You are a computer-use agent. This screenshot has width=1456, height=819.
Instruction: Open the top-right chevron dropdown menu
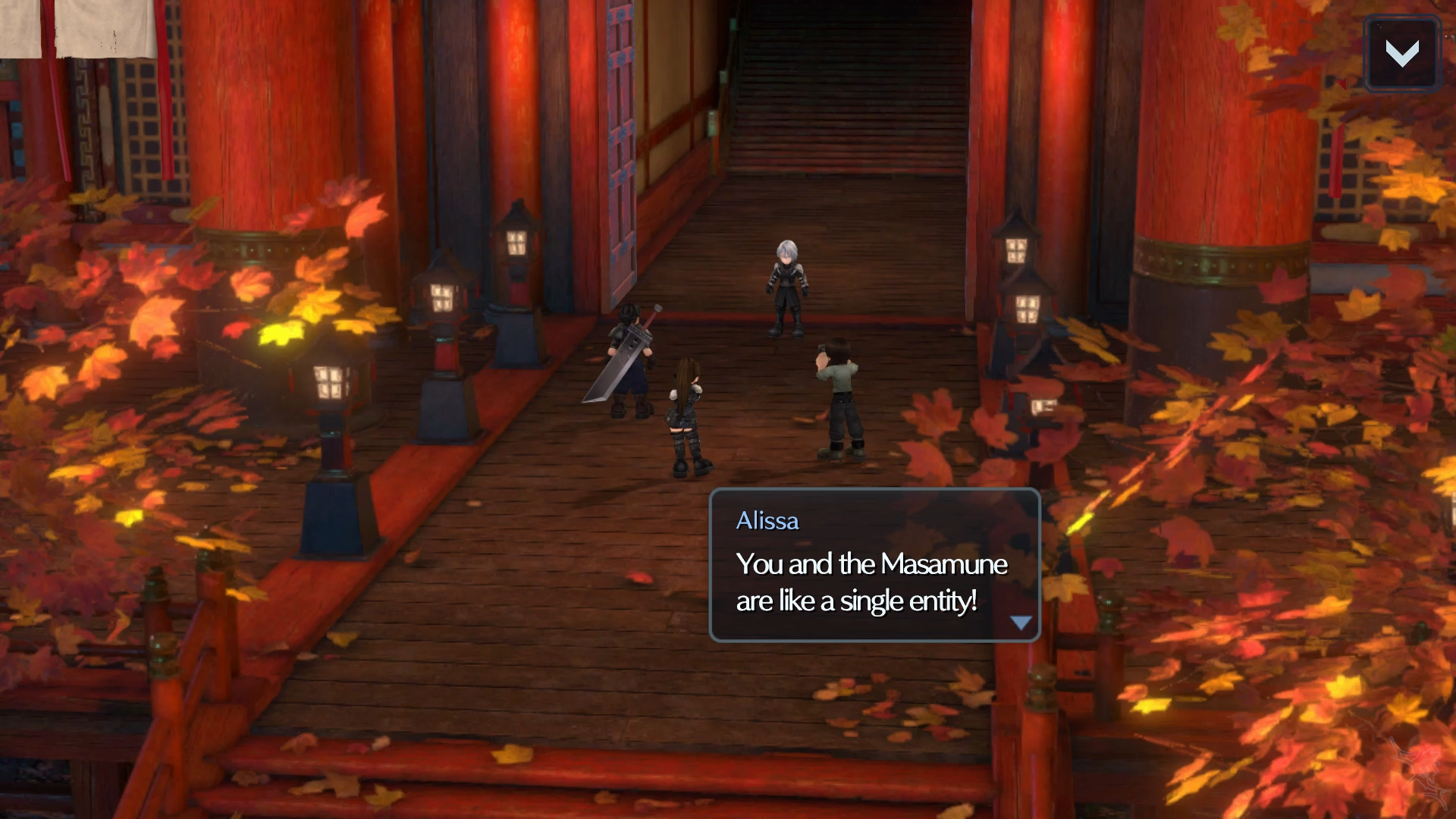pos(1401,53)
